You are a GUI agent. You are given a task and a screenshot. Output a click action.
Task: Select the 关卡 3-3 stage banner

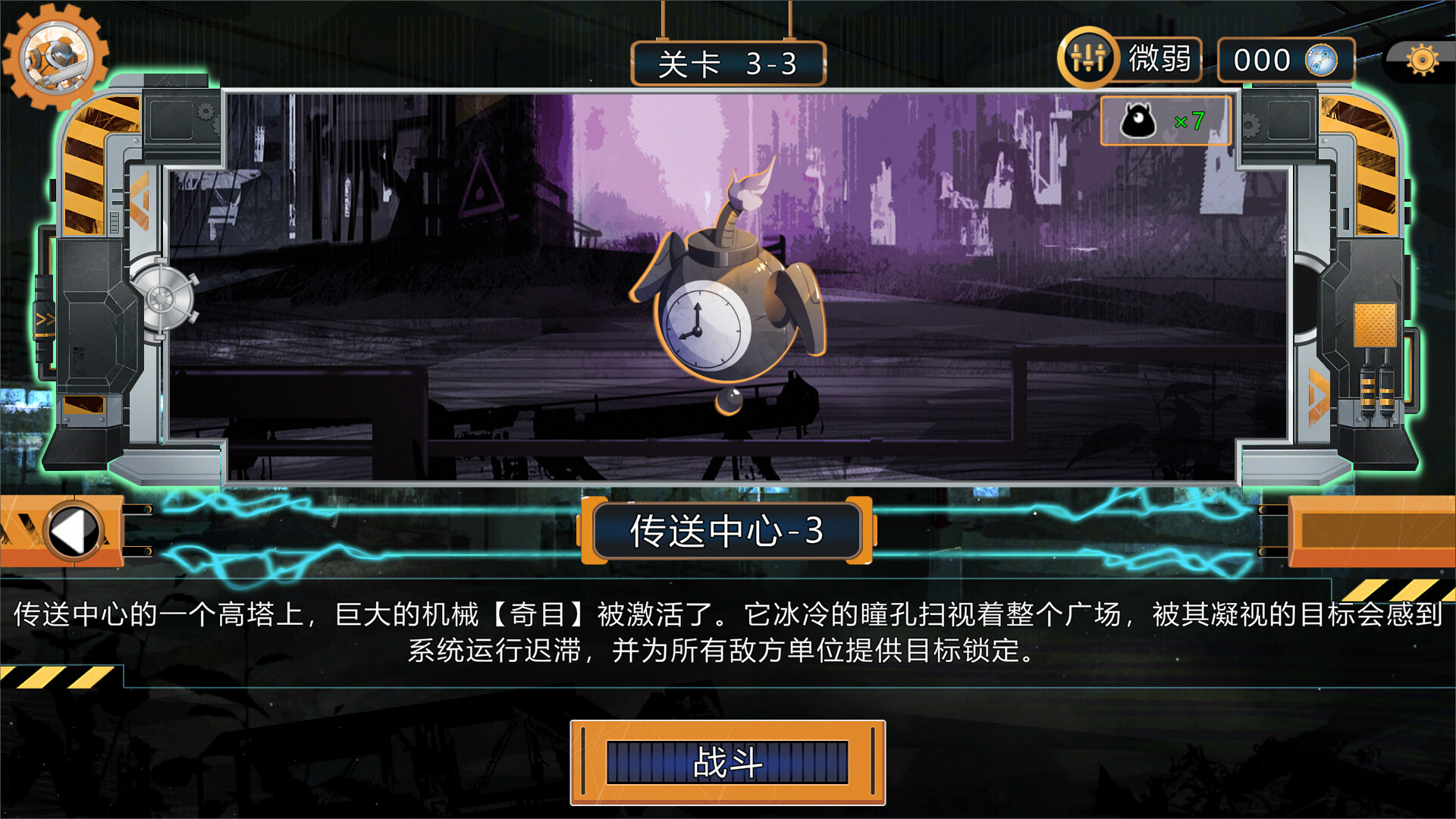pos(726,64)
